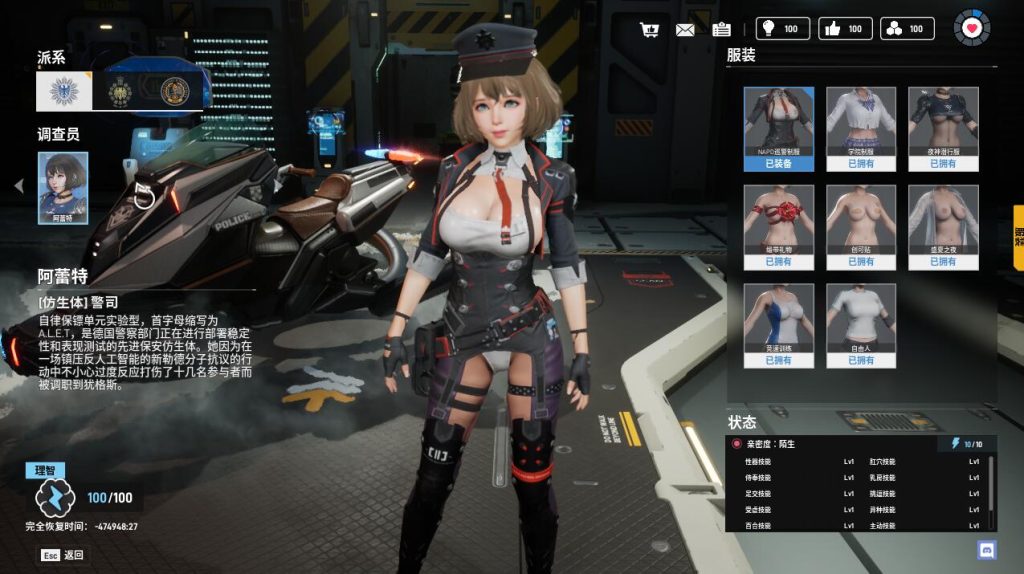Click the lightbulb currency counter
This screenshot has width=1024, height=574.
point(780,29)
